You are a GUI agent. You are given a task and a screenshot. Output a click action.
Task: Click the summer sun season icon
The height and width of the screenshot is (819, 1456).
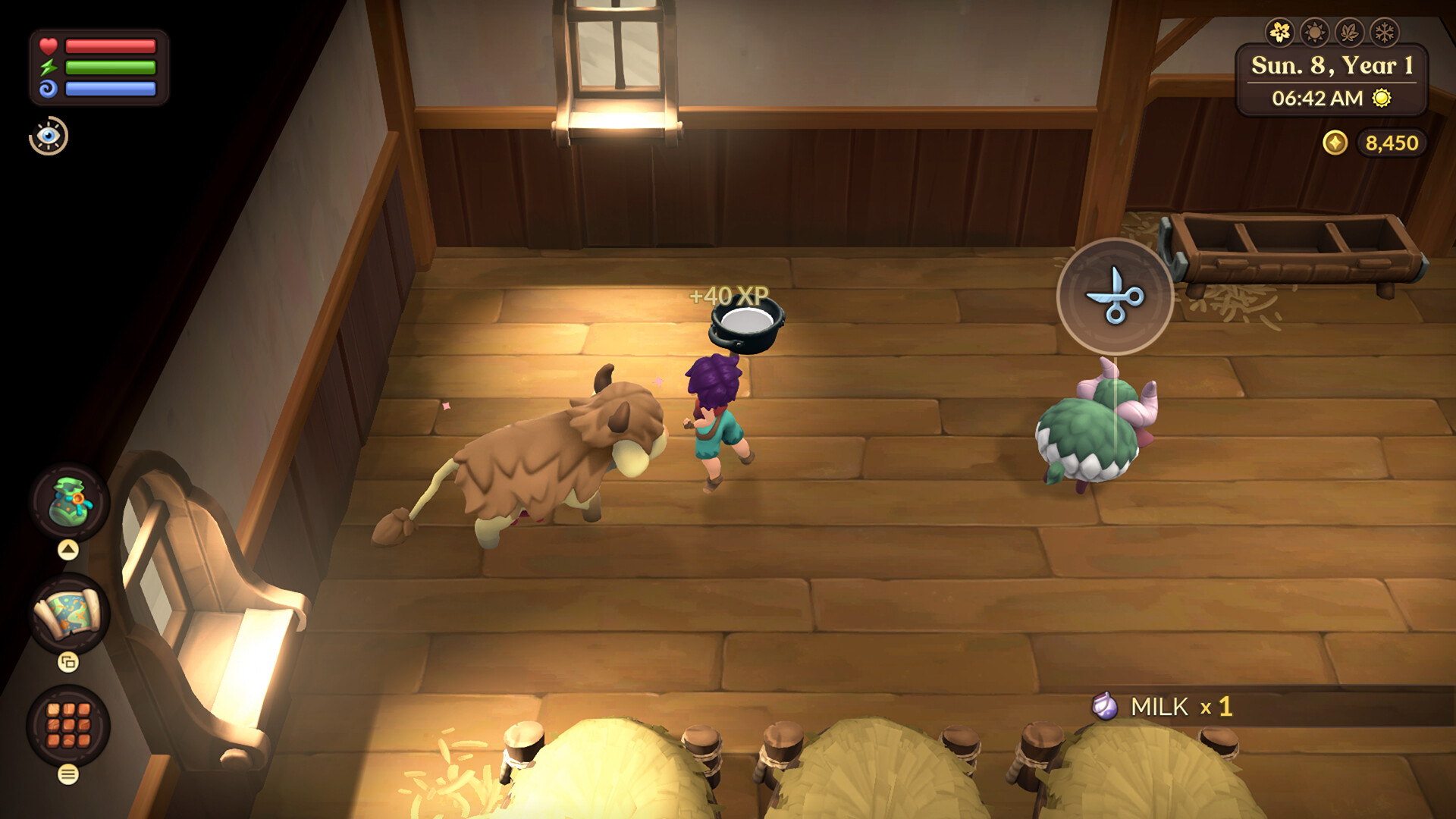[x=1314, y=33]
